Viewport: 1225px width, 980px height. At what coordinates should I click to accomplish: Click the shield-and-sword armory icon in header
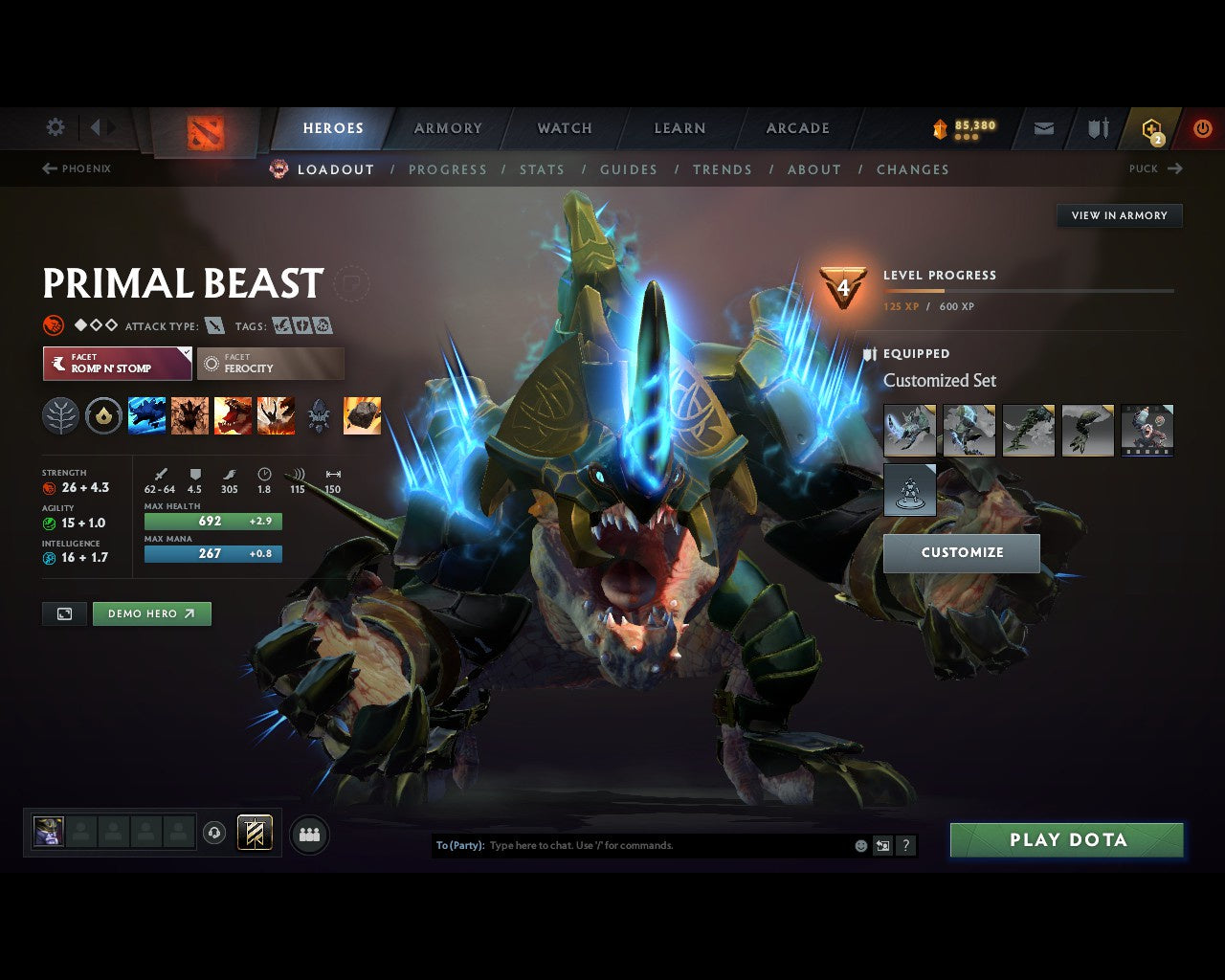[1097, 128]
